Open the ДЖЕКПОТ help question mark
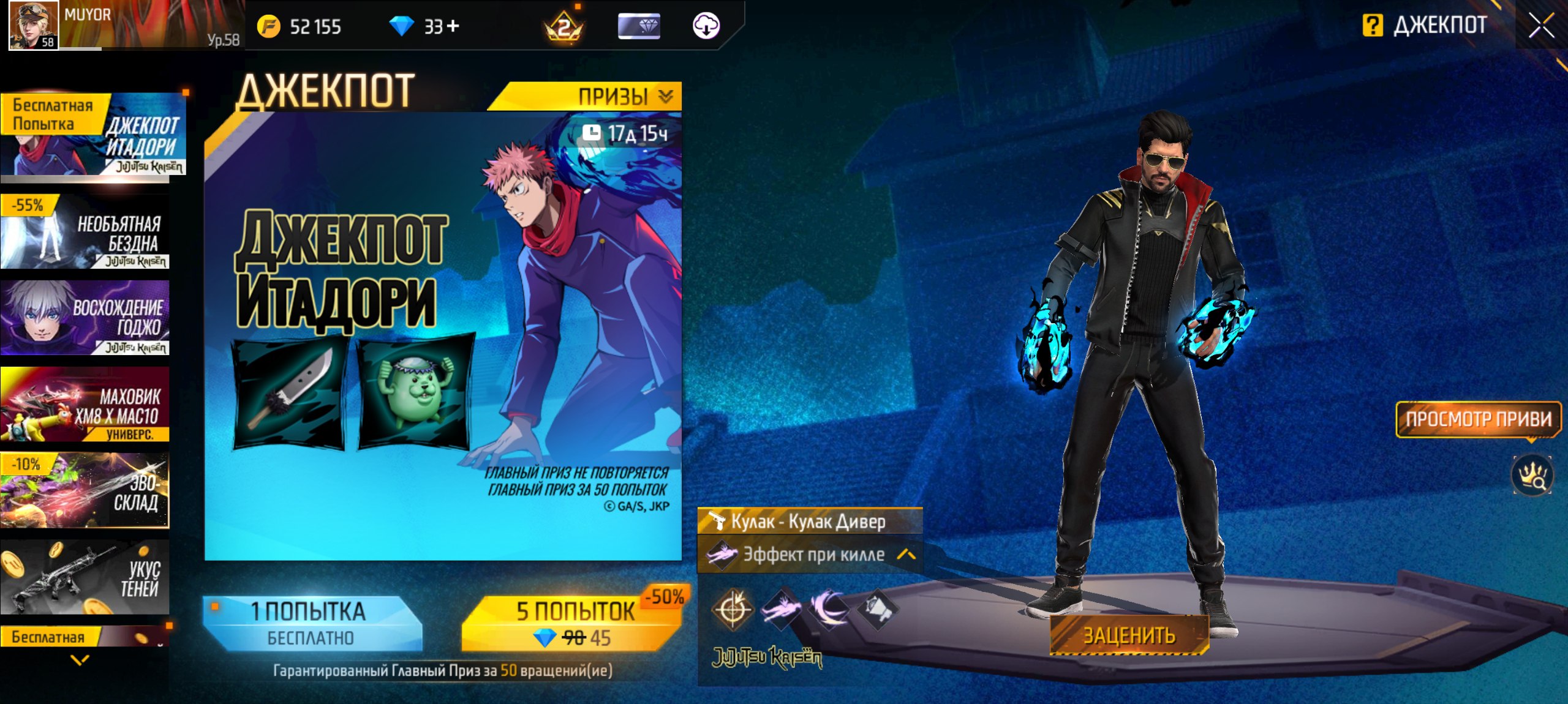The image size is (1568, 704). (x=1373, y=26)
